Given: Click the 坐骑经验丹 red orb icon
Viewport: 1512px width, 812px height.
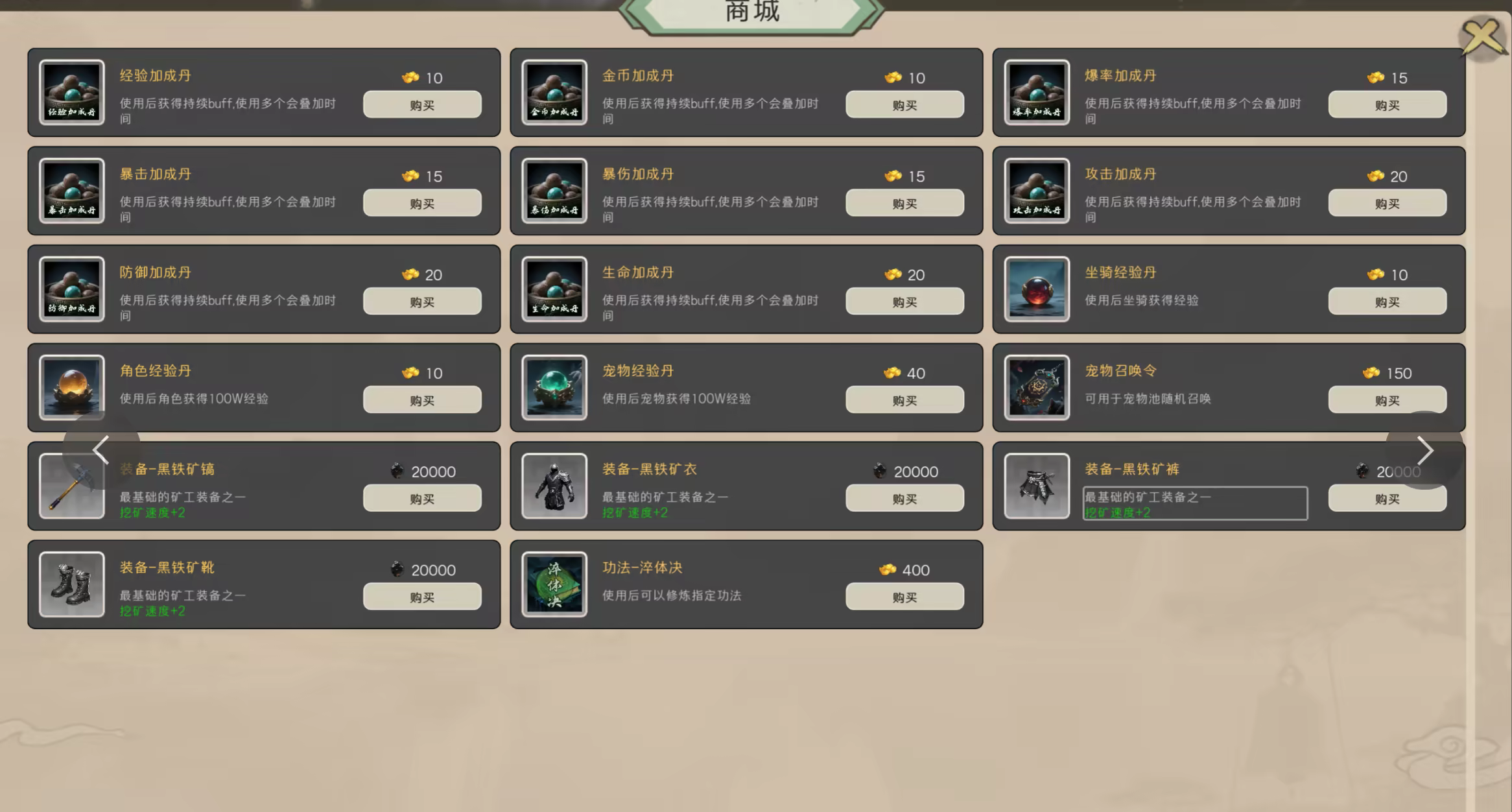Looking at the screenshot, I should click(1036, 289).
